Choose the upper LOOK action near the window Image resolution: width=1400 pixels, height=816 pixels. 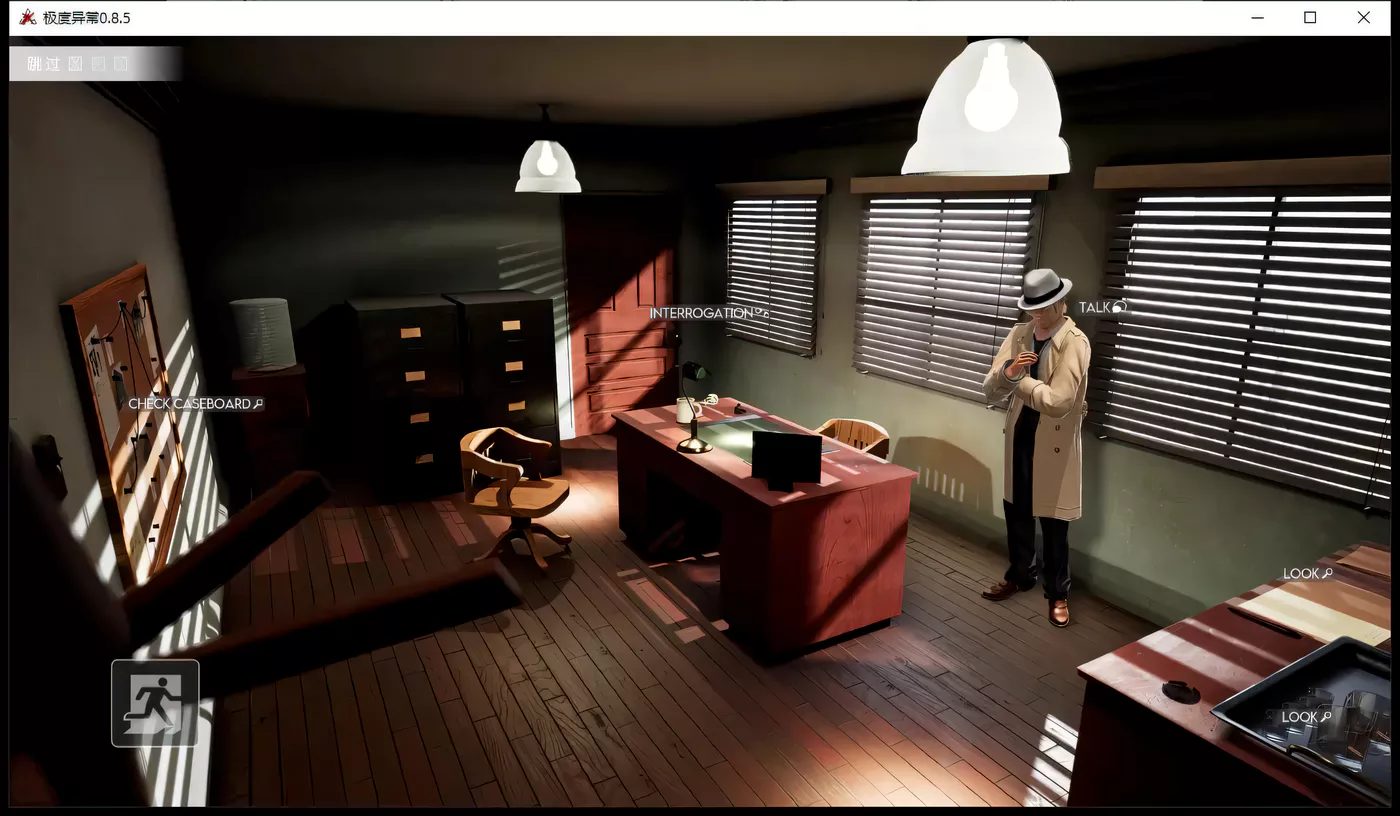(1303, 573)
